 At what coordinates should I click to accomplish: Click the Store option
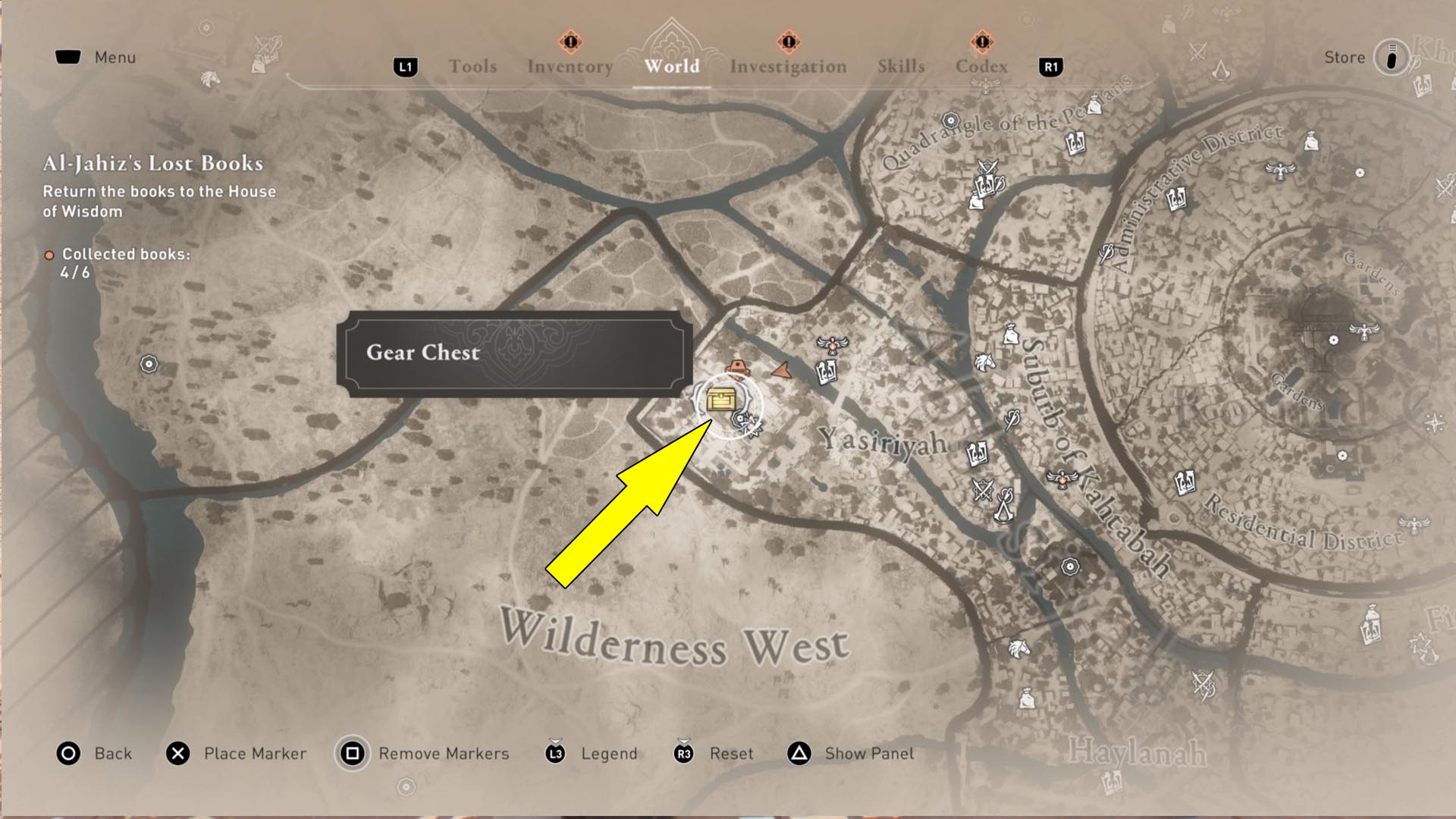tap(1344, 57)
